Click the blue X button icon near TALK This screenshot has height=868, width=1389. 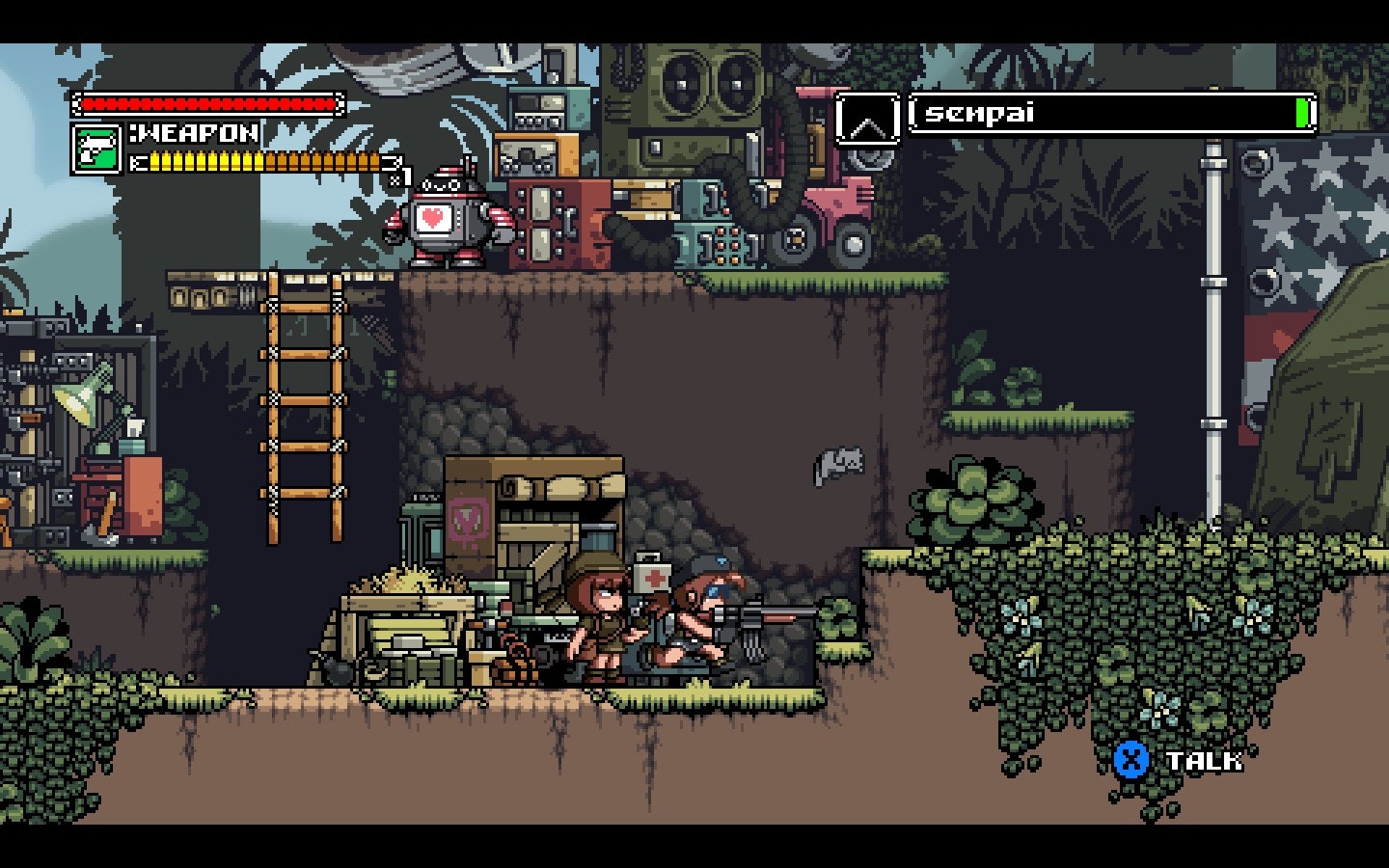pos(1130,758)
